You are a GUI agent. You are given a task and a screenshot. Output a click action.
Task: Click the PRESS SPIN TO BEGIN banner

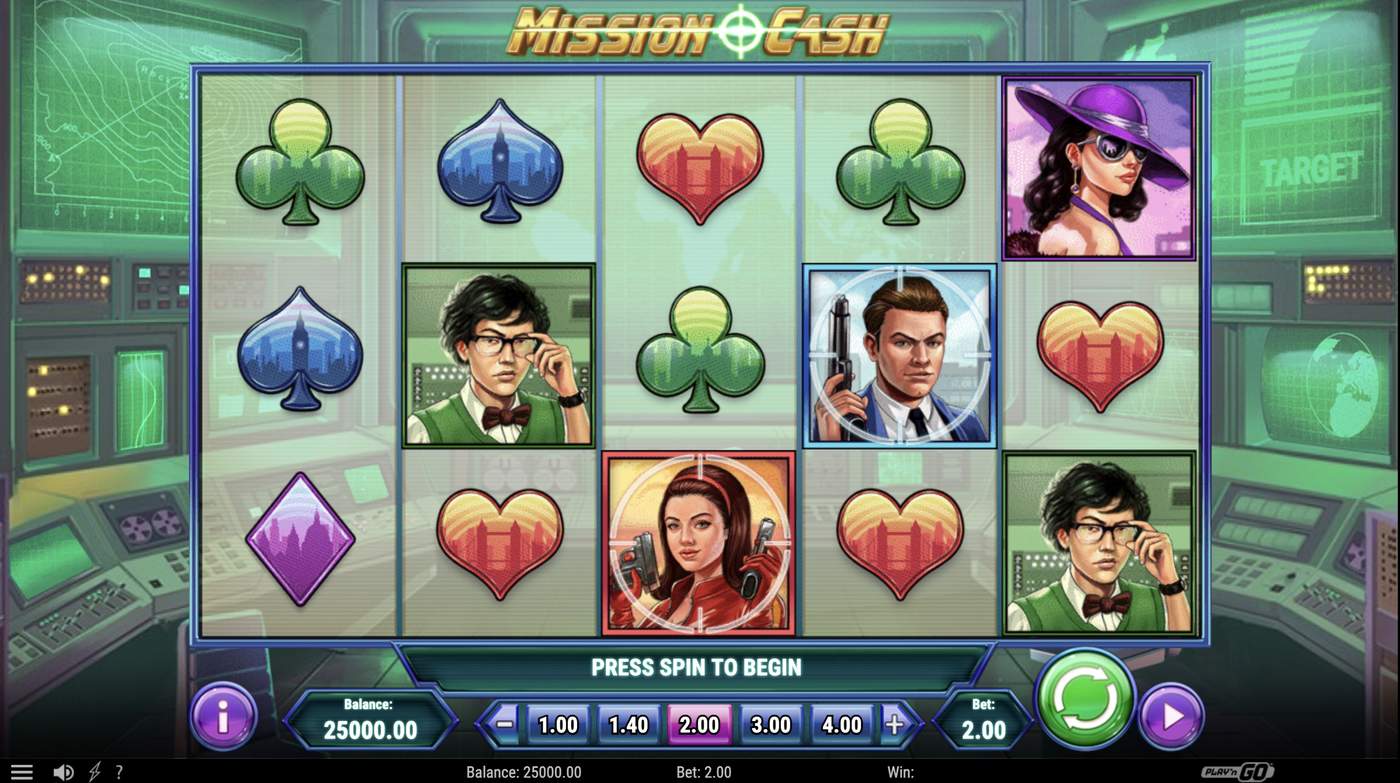700,667
